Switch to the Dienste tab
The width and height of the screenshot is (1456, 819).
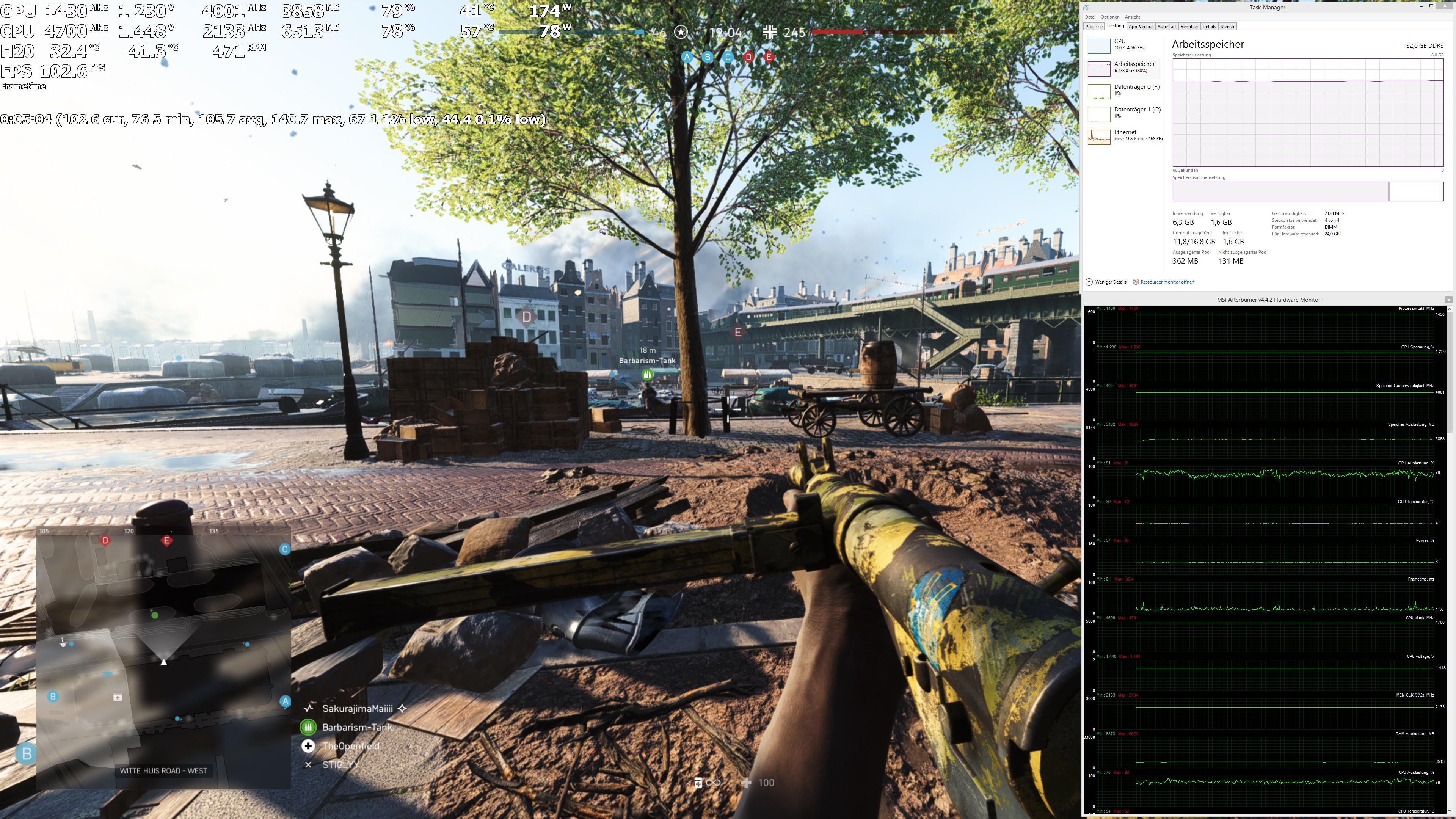click(x=1228, y=26)
